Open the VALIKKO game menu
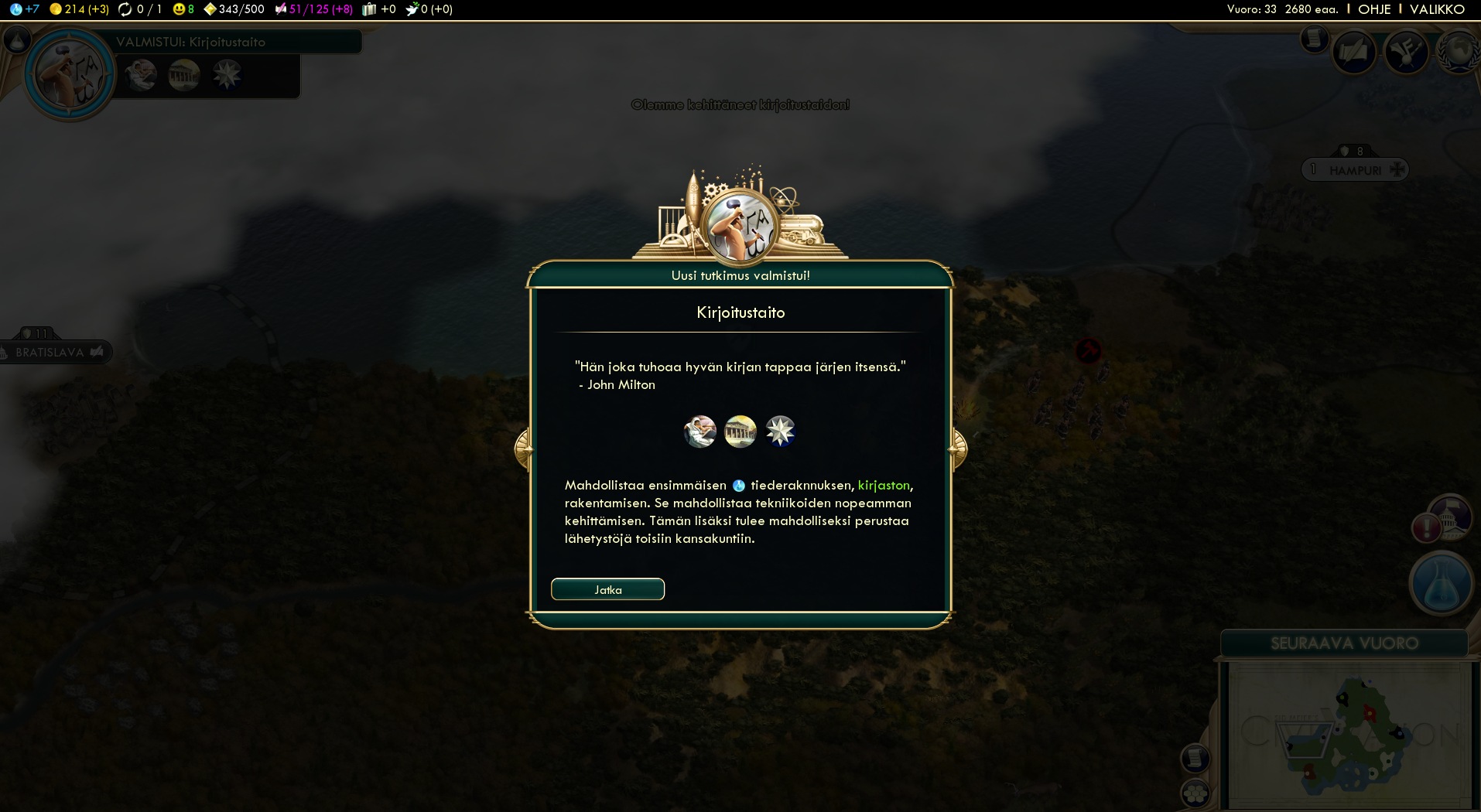This screenshot has height=812, width=1481. (x=1437, y=9)
